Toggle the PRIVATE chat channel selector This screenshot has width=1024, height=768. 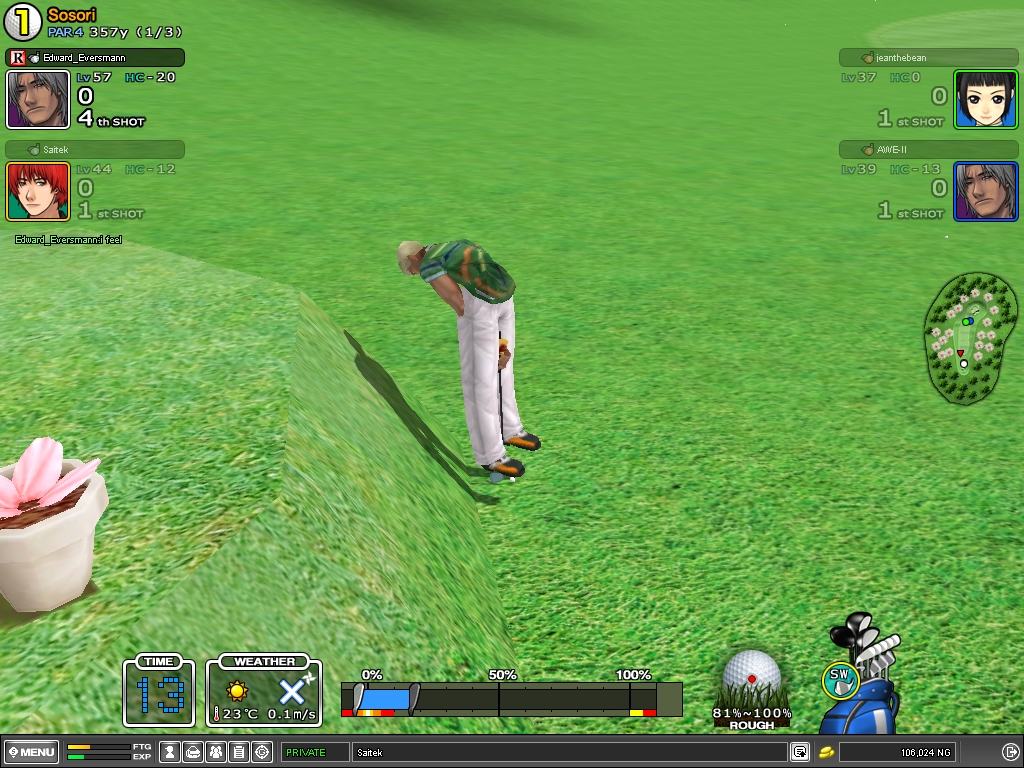pos(315,752)
